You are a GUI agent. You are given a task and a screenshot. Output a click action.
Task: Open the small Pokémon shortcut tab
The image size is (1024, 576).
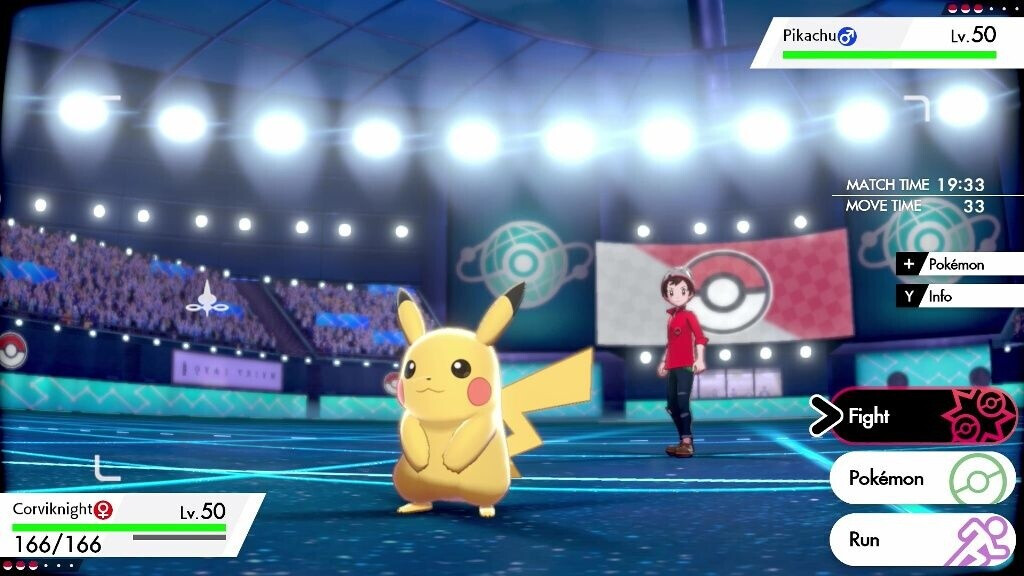pos(958,265)
